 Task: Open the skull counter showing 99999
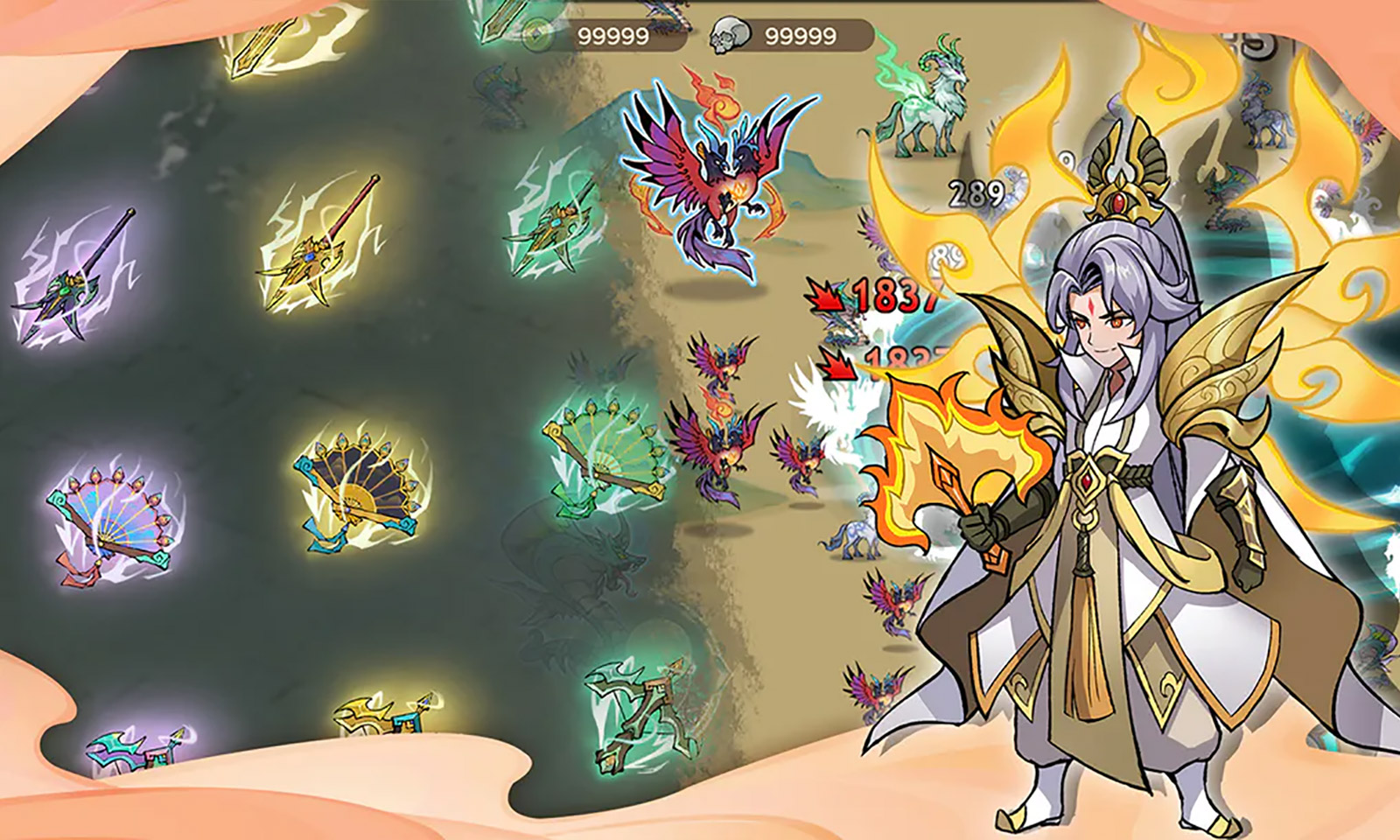801,35
